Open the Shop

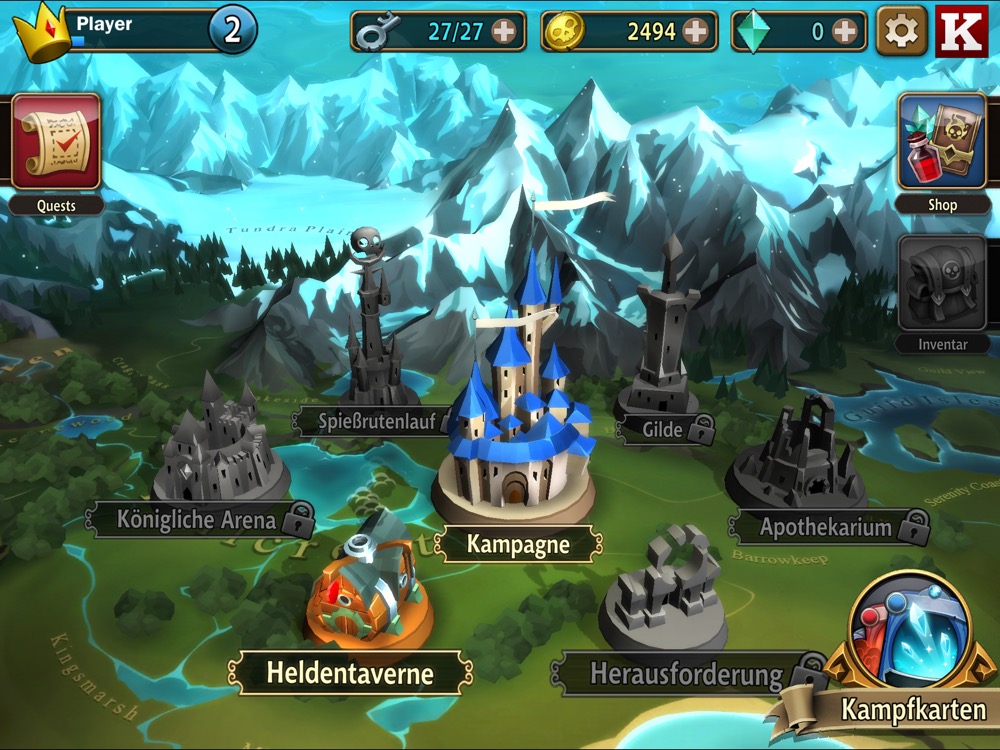coord(941,142)
